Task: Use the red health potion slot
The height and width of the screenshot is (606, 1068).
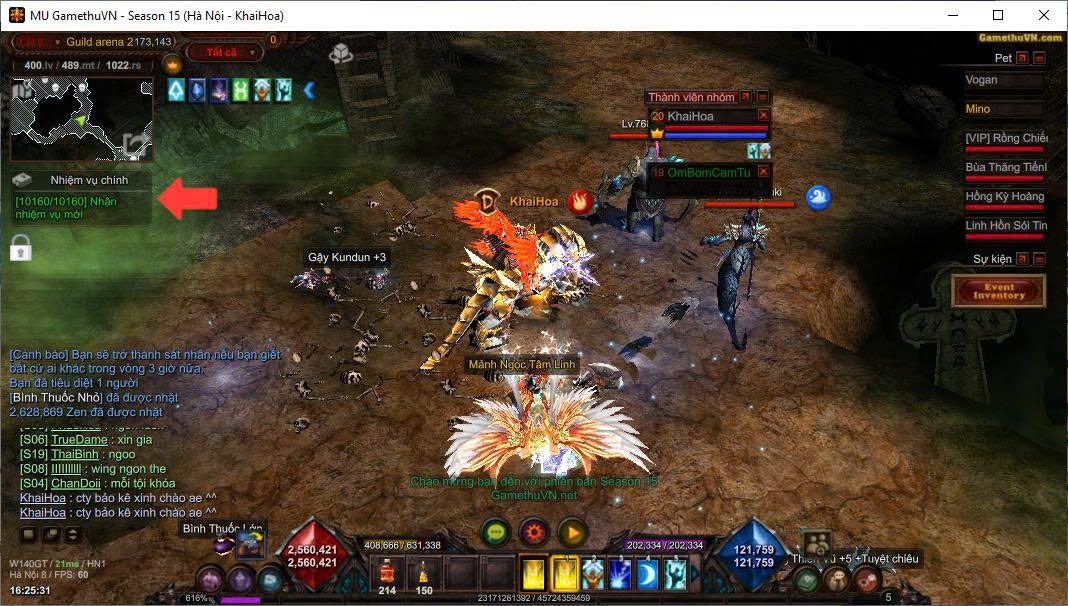Action: (387, 574)
